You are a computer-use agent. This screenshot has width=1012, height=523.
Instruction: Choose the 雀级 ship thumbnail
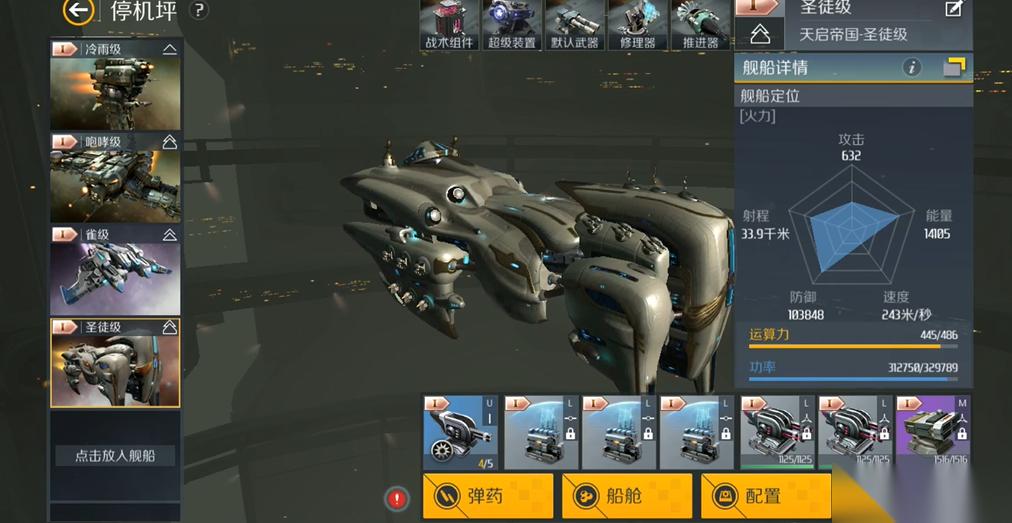(x=115, y=270)
